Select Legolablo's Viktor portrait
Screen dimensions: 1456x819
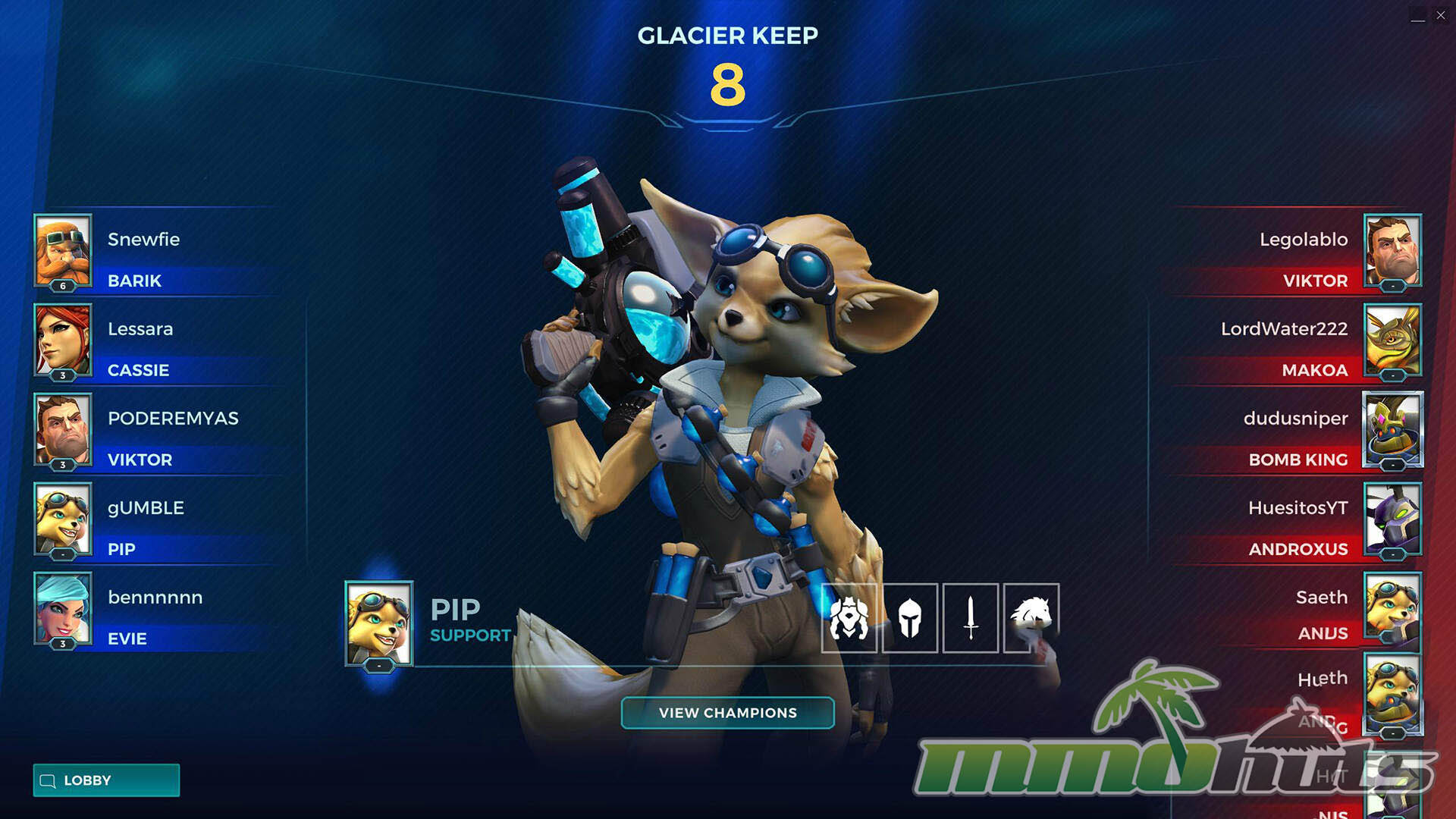coord(1392,250)
